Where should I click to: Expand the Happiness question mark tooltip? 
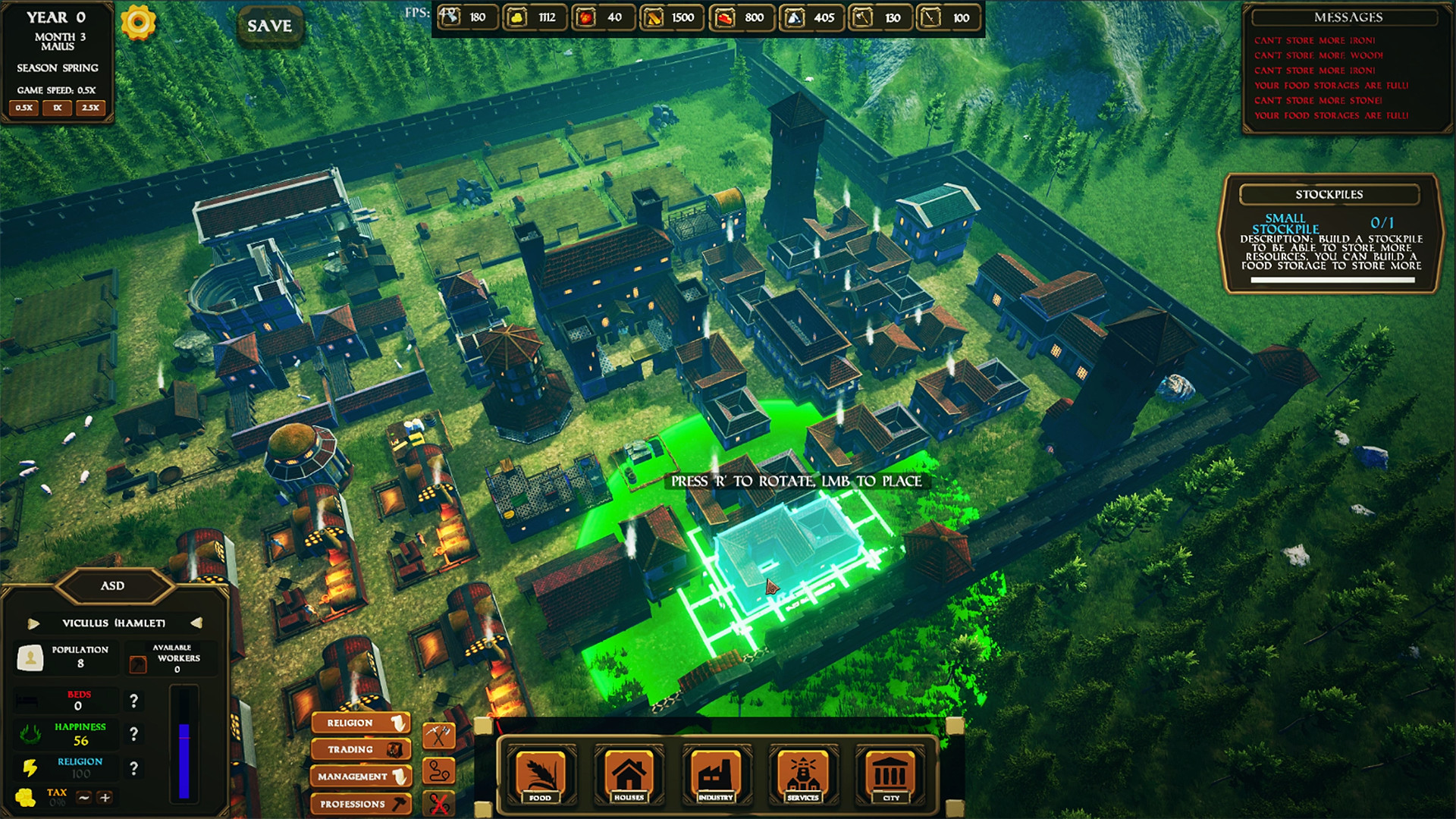coord(135,734)
